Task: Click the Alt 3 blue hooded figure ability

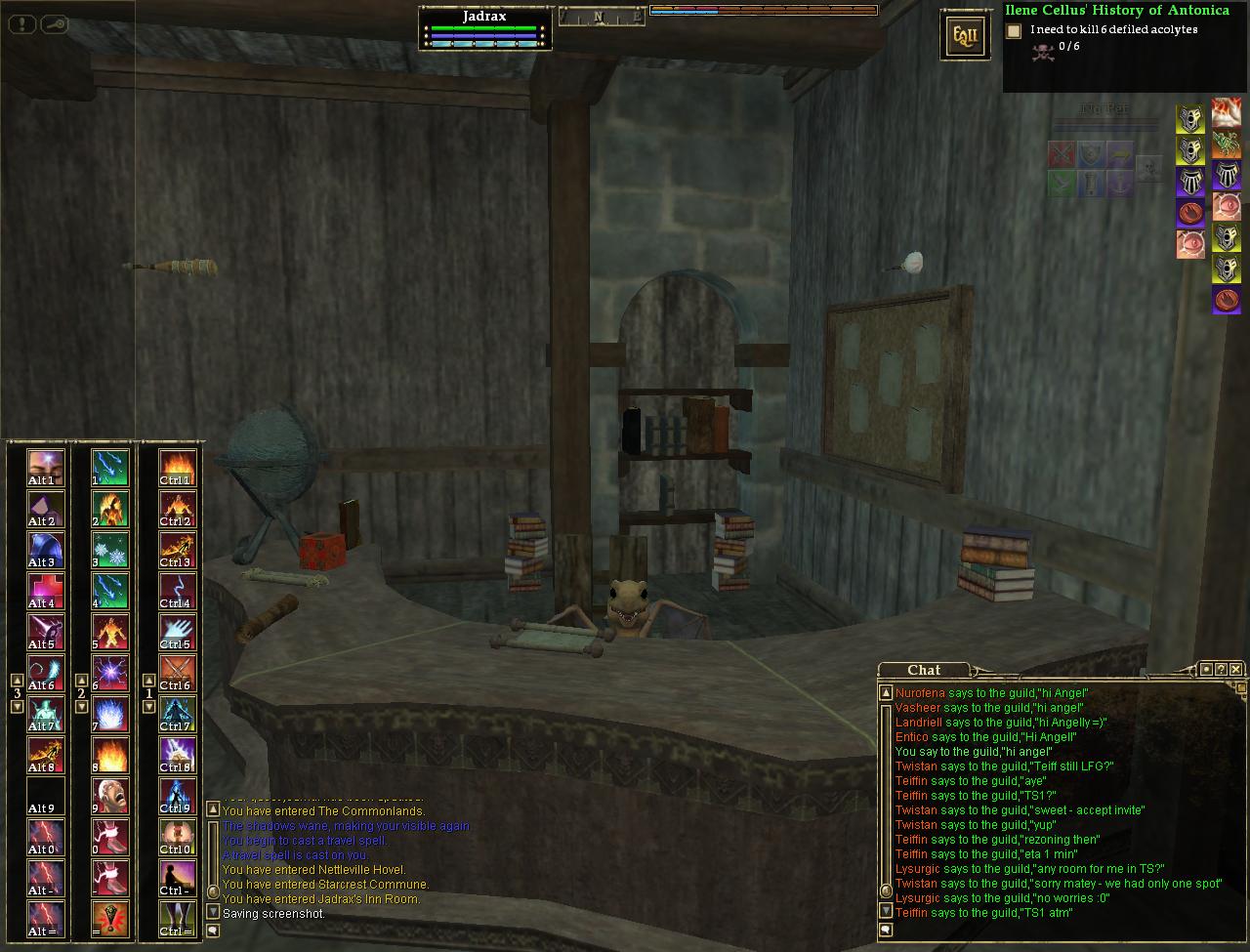Action: [46, 550]
